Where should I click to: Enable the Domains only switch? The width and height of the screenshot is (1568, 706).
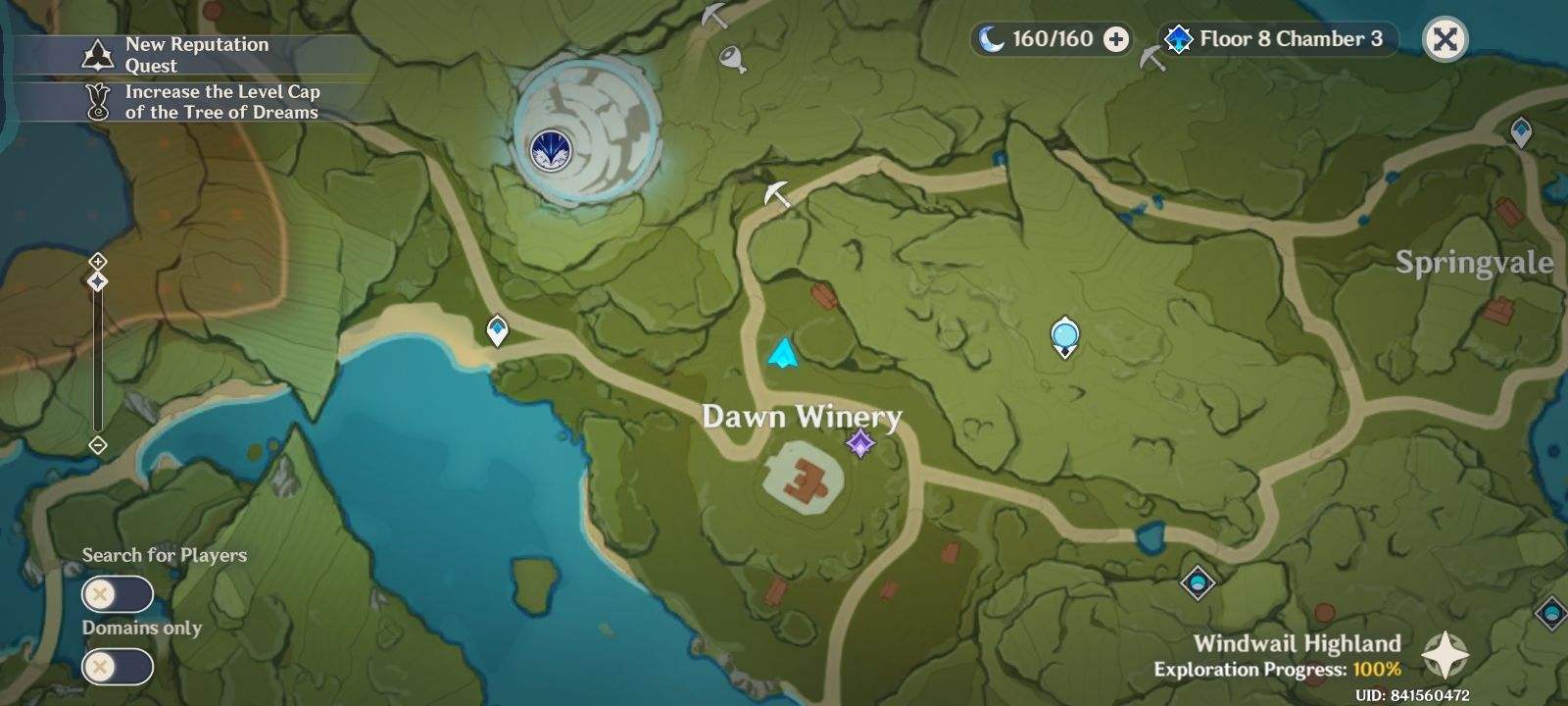click(x=117, y=667)
